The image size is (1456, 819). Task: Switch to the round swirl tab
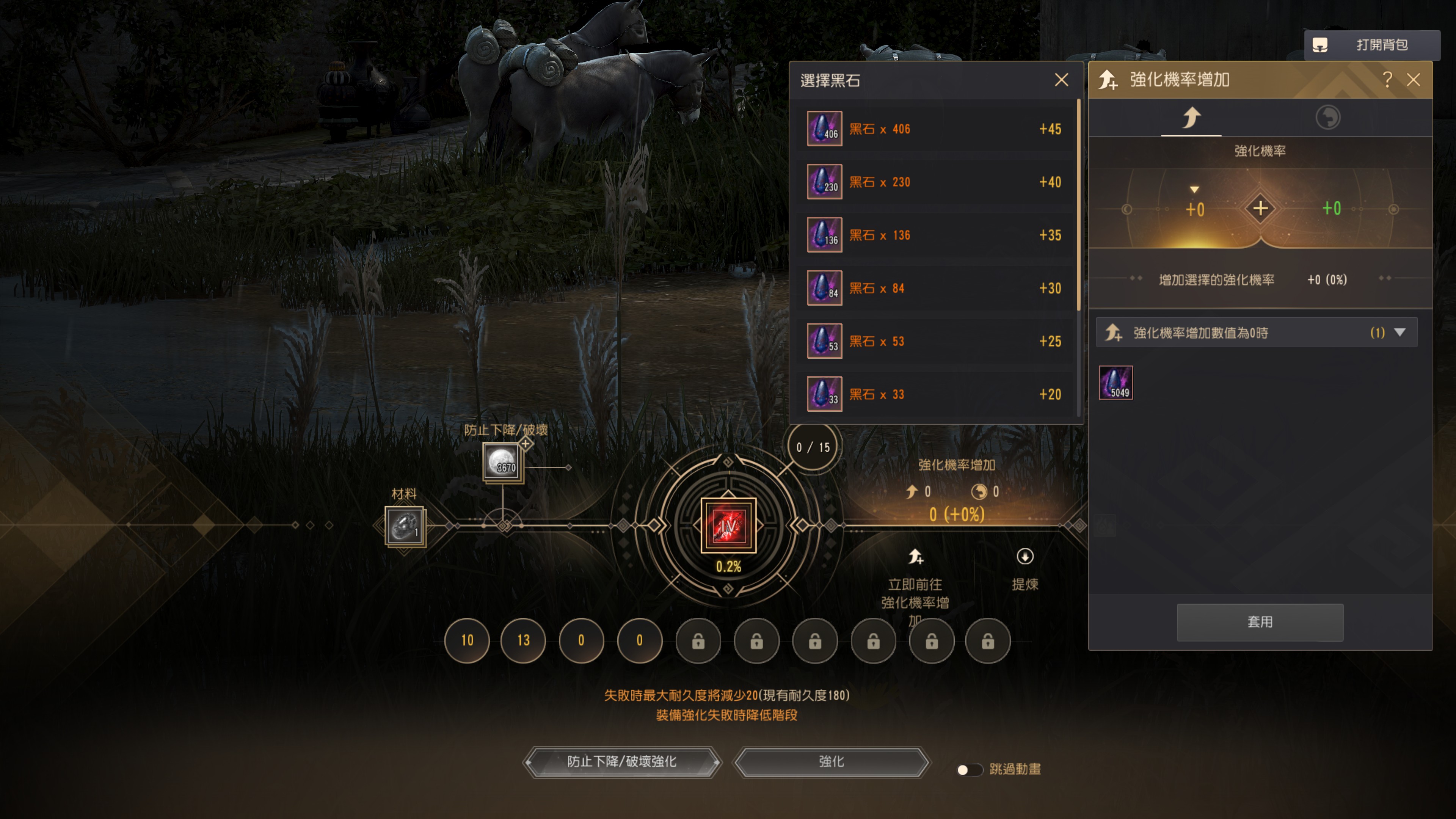point(1327,118)
